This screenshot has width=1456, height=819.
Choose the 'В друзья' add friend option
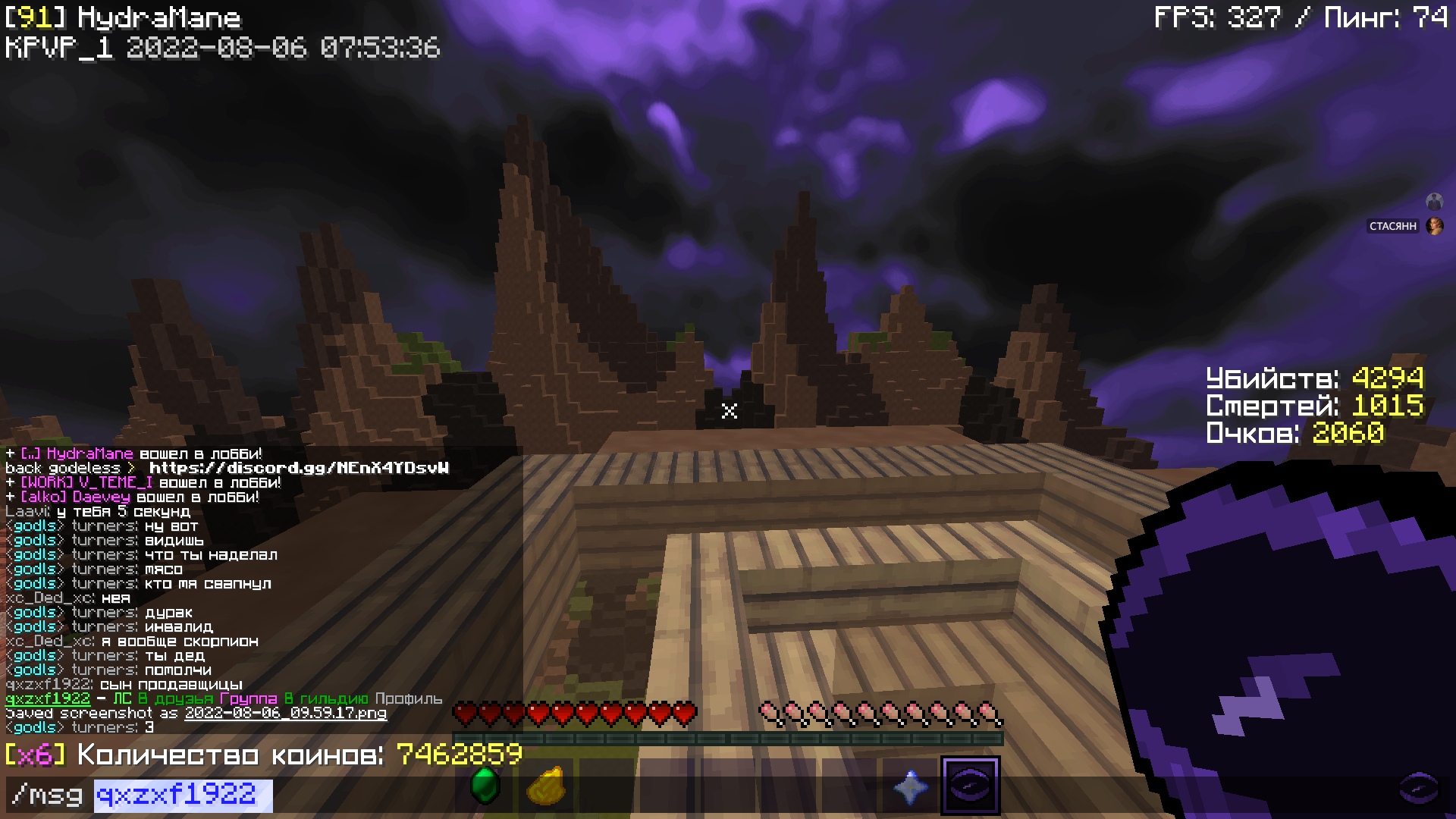(175, 698)
